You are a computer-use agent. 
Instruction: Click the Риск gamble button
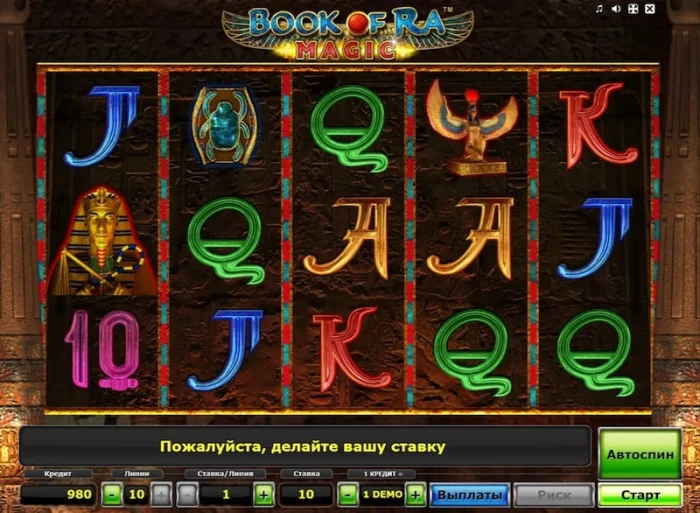coord(553,495)
